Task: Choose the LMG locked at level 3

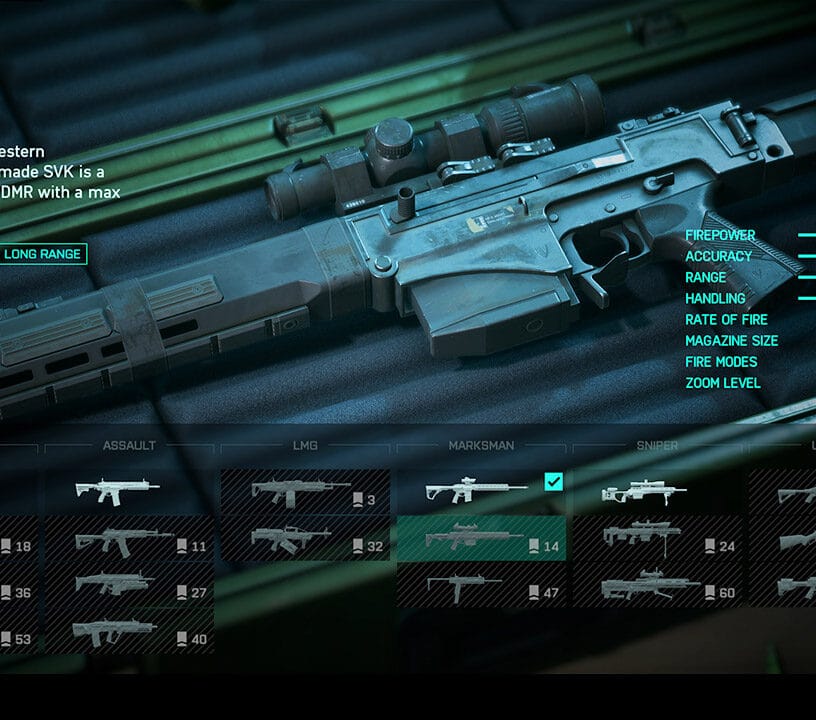Action: [x=305, y=492]
